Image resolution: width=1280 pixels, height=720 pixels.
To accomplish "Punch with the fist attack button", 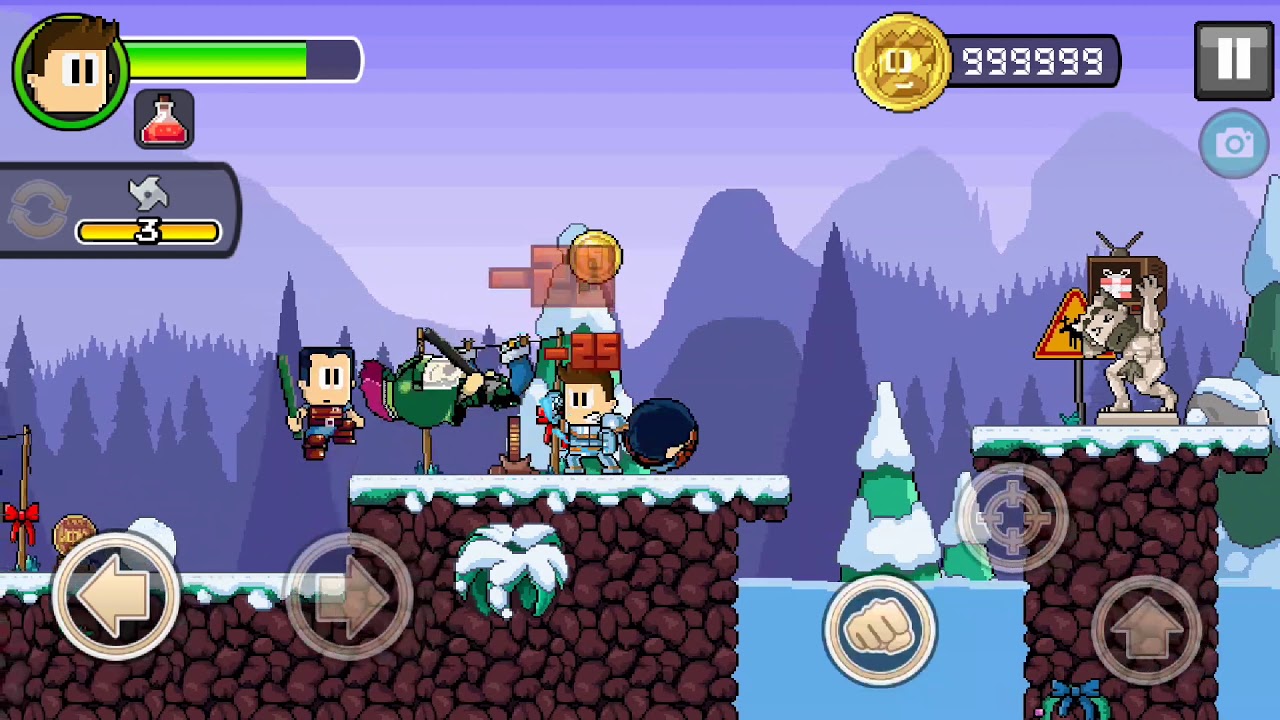I will [x=880, y=630].
